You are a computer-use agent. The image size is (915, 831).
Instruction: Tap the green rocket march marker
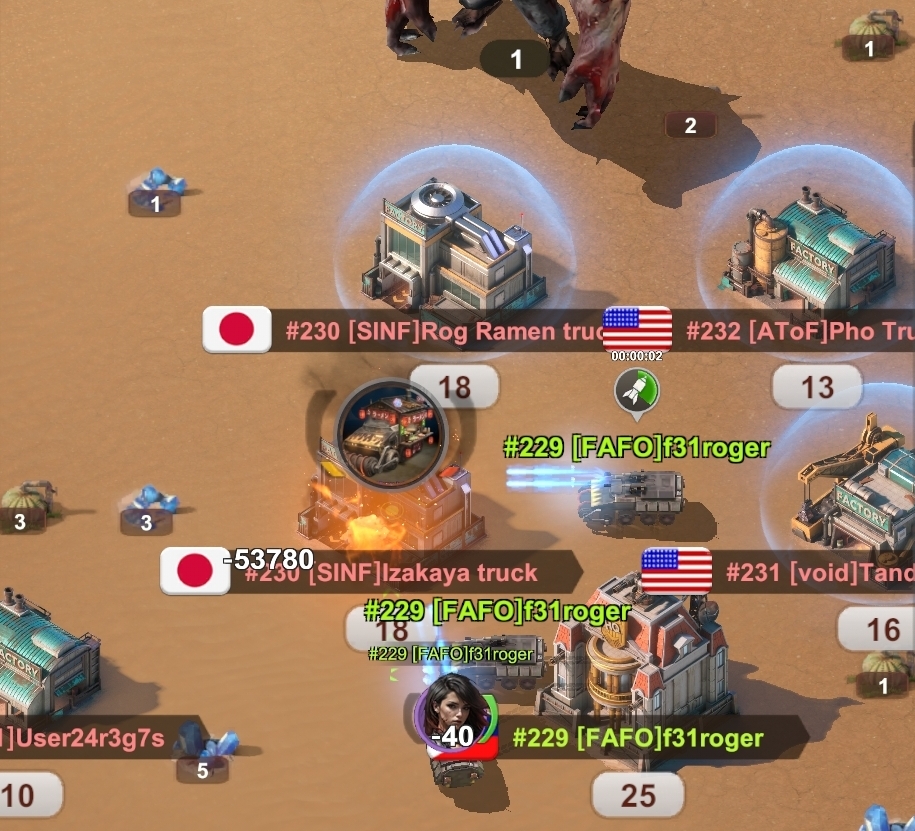pyautogui.click(x=637, y=389)
